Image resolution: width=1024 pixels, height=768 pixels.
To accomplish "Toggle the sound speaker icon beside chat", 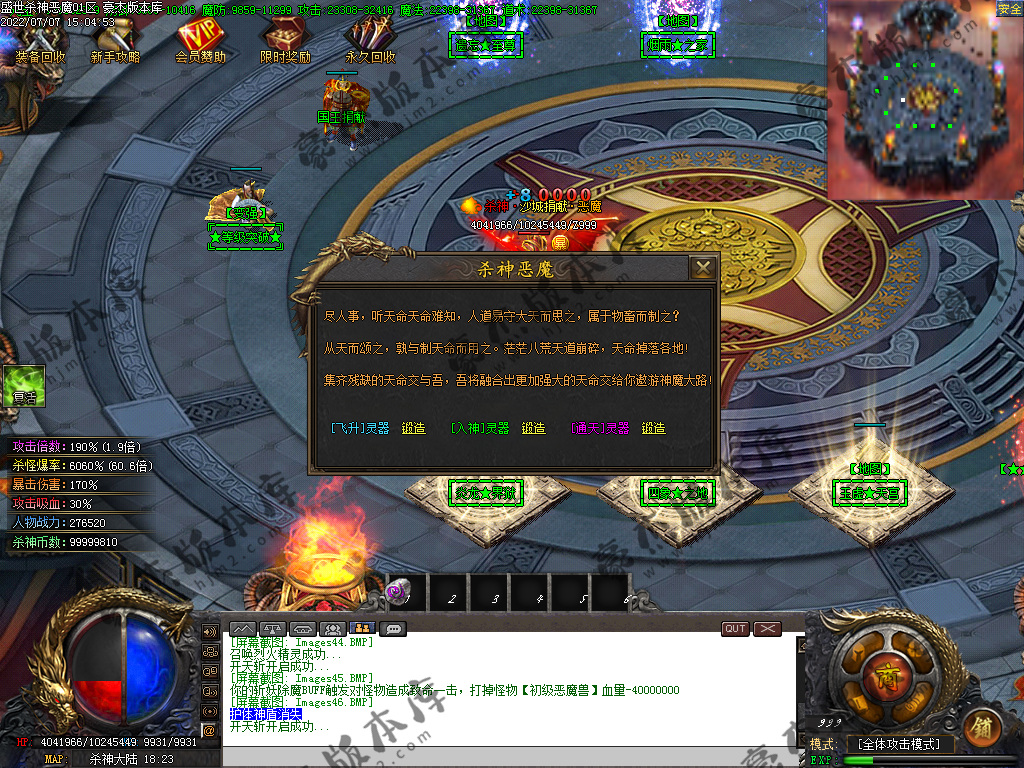I will (x=209, y=632).
